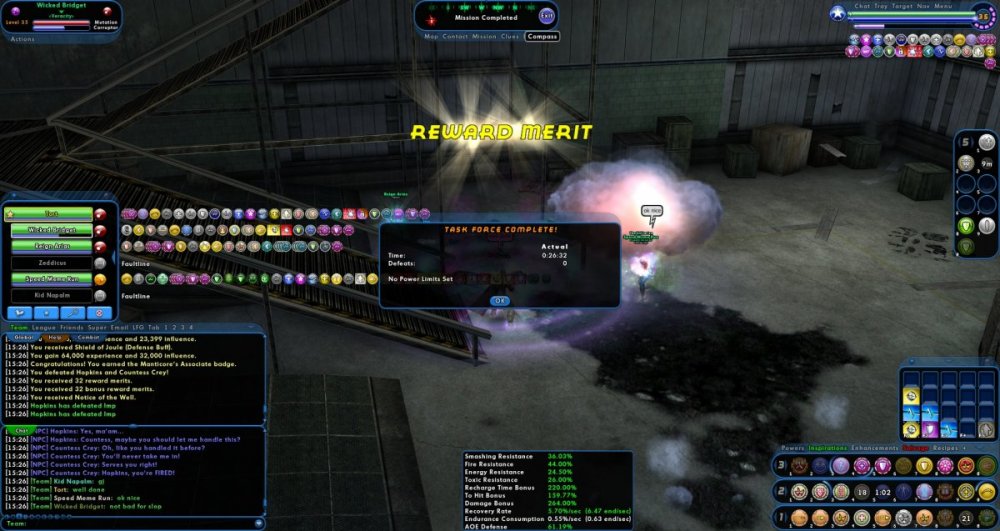Exit the completed mission
The image size is (1000, 531).
[x=546, y=17]
